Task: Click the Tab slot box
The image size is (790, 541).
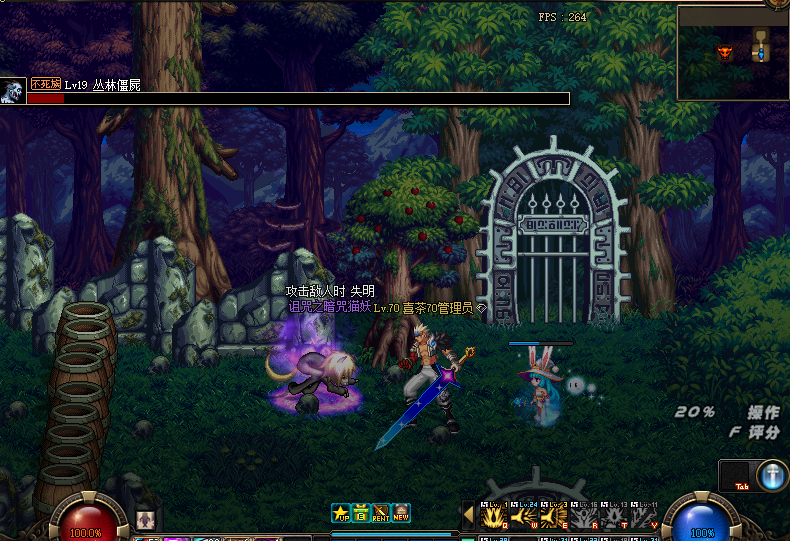Action: (735, 476)
